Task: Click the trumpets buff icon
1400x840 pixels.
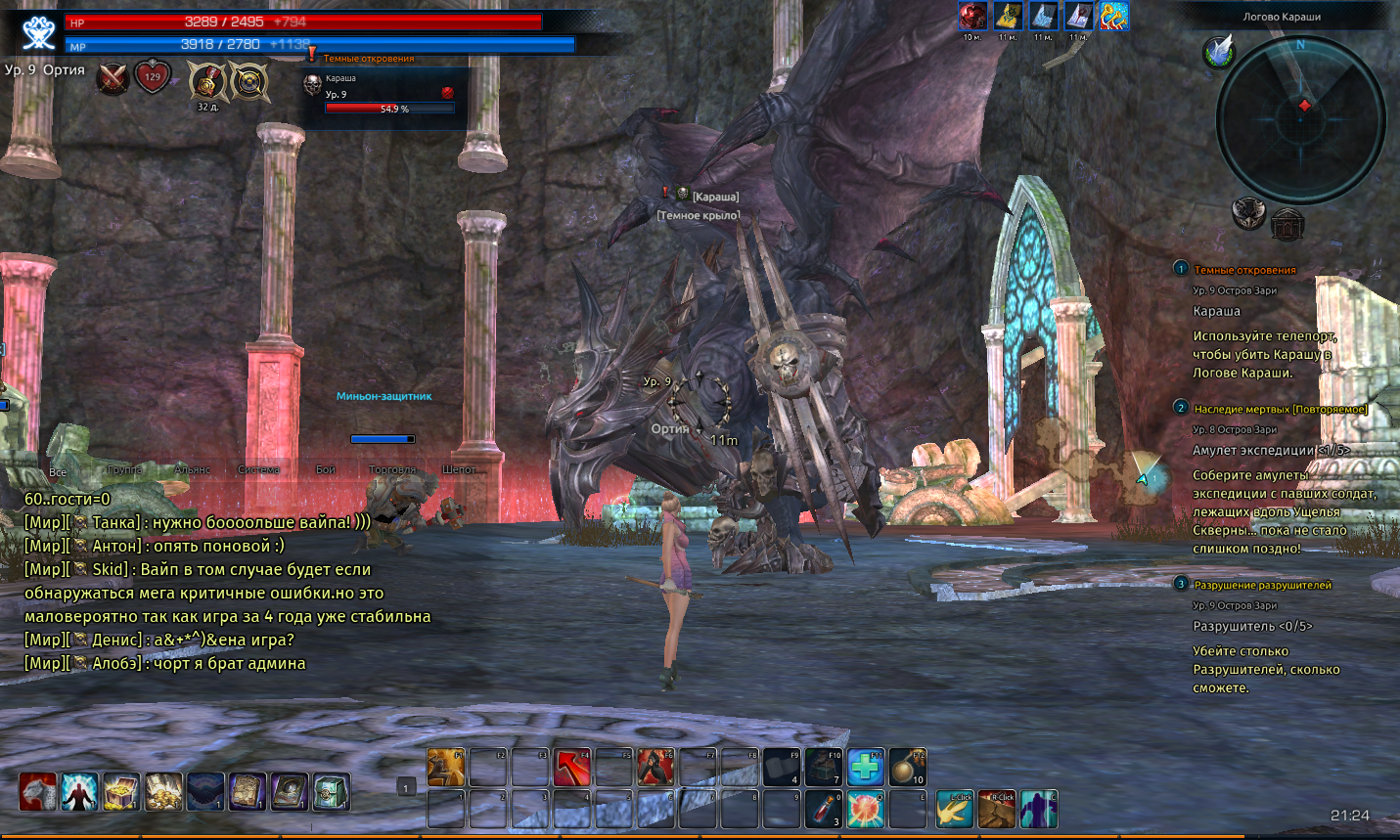Action: coord(1114,16)
